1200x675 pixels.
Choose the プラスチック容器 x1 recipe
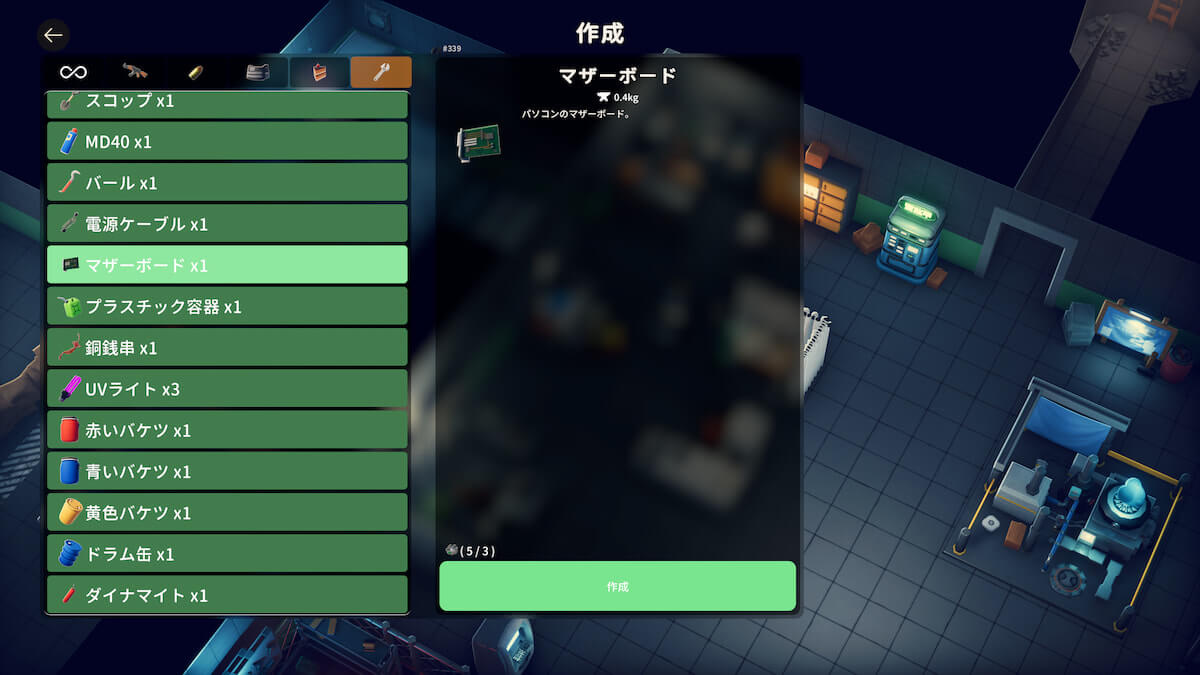tap(227, 306)
